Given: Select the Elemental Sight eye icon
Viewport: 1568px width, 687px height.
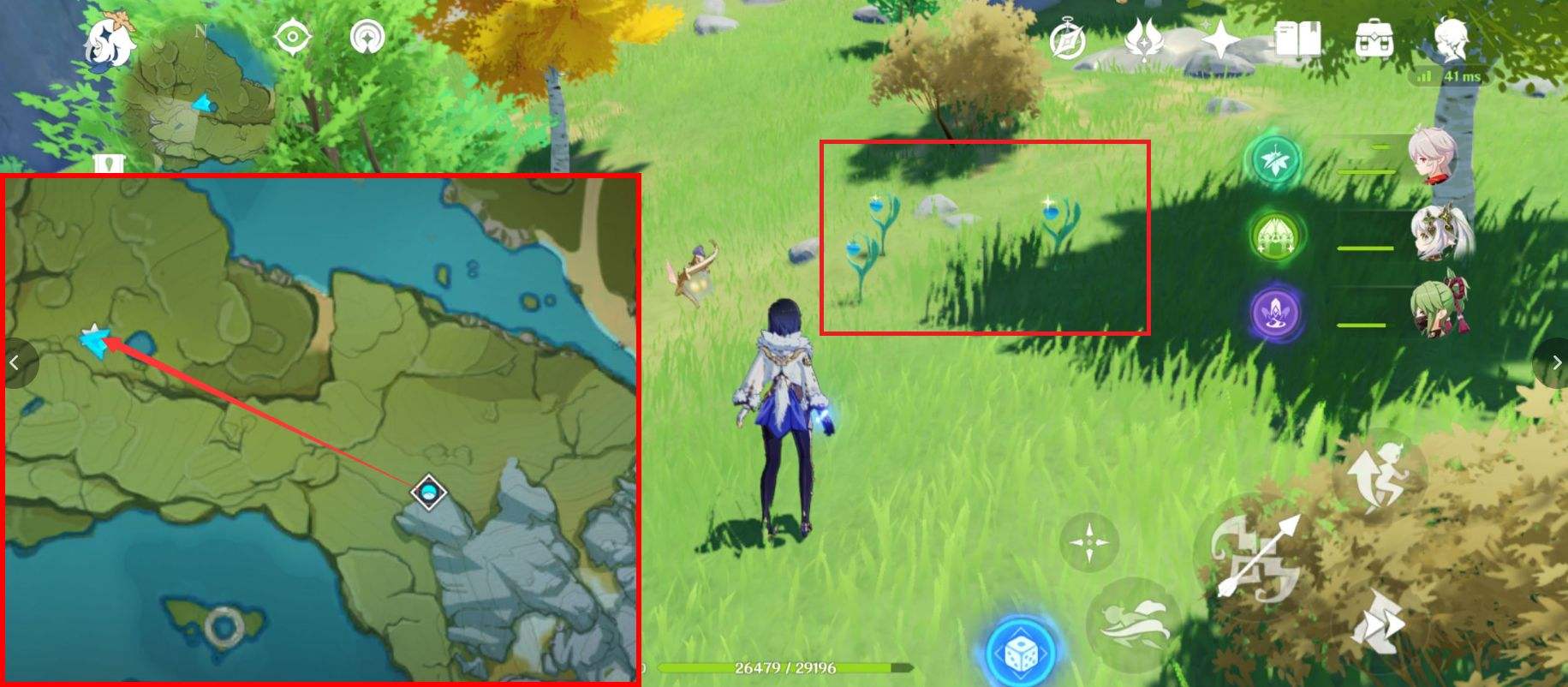Looking at the screenshot, I should pos(293,36).
